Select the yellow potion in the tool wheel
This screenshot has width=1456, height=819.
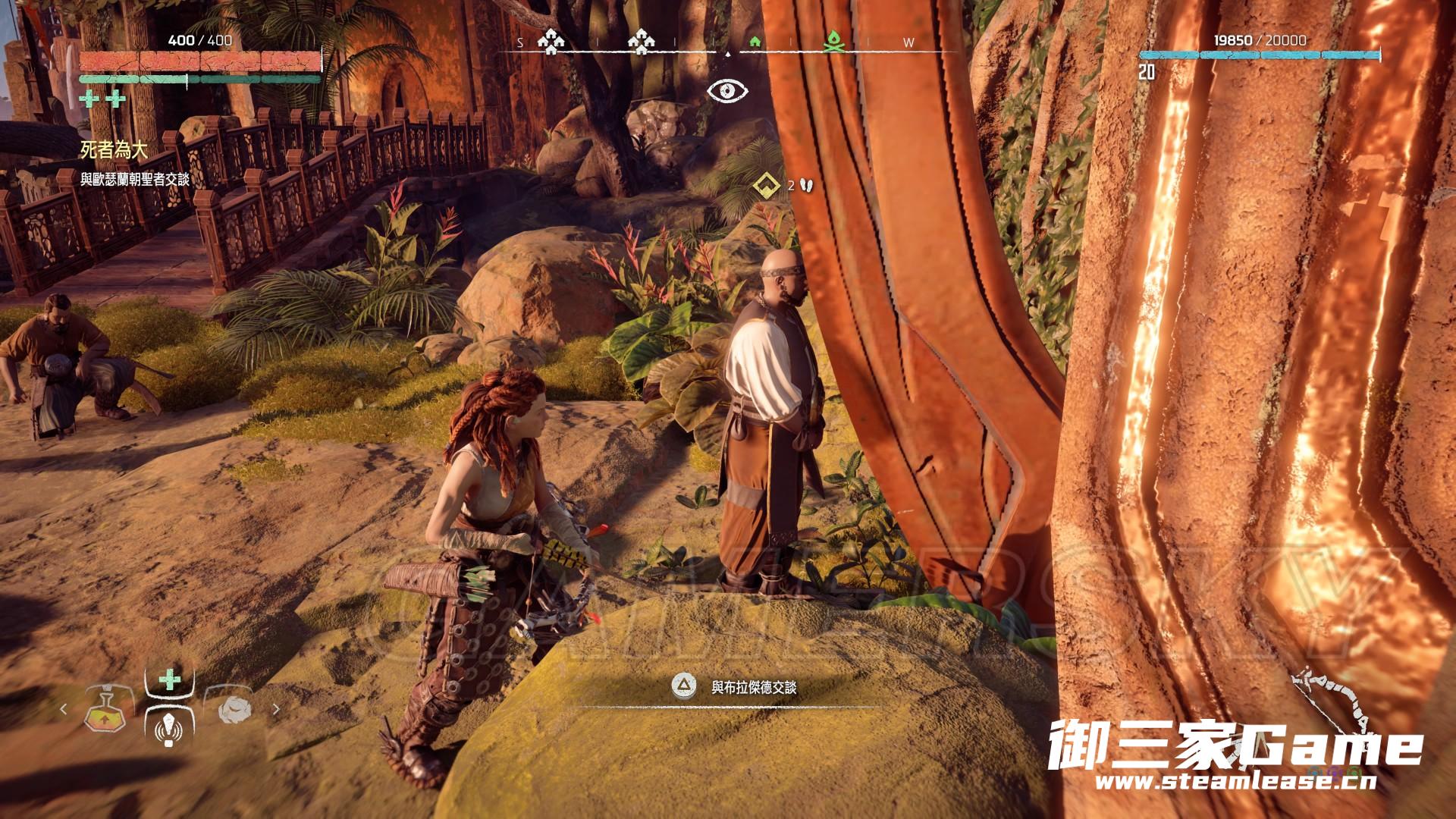coord(104,711)
